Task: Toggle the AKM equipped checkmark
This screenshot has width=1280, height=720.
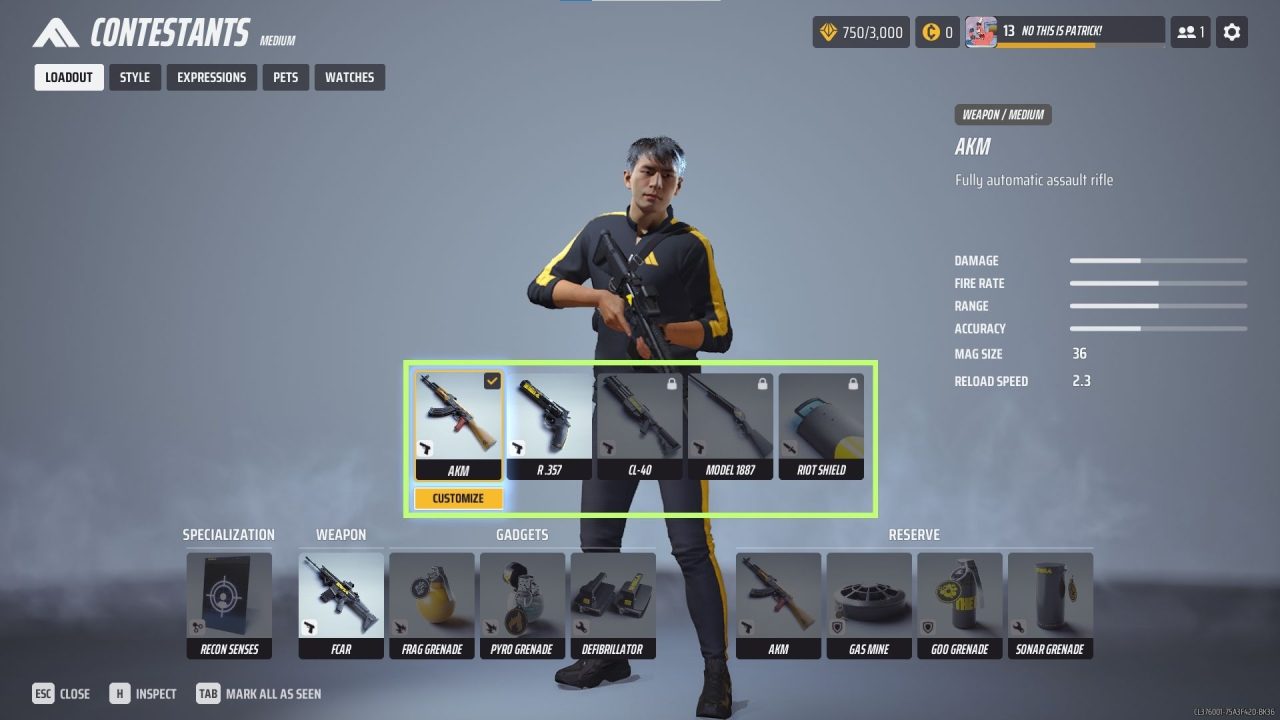Action: click(x=490, y=380)
